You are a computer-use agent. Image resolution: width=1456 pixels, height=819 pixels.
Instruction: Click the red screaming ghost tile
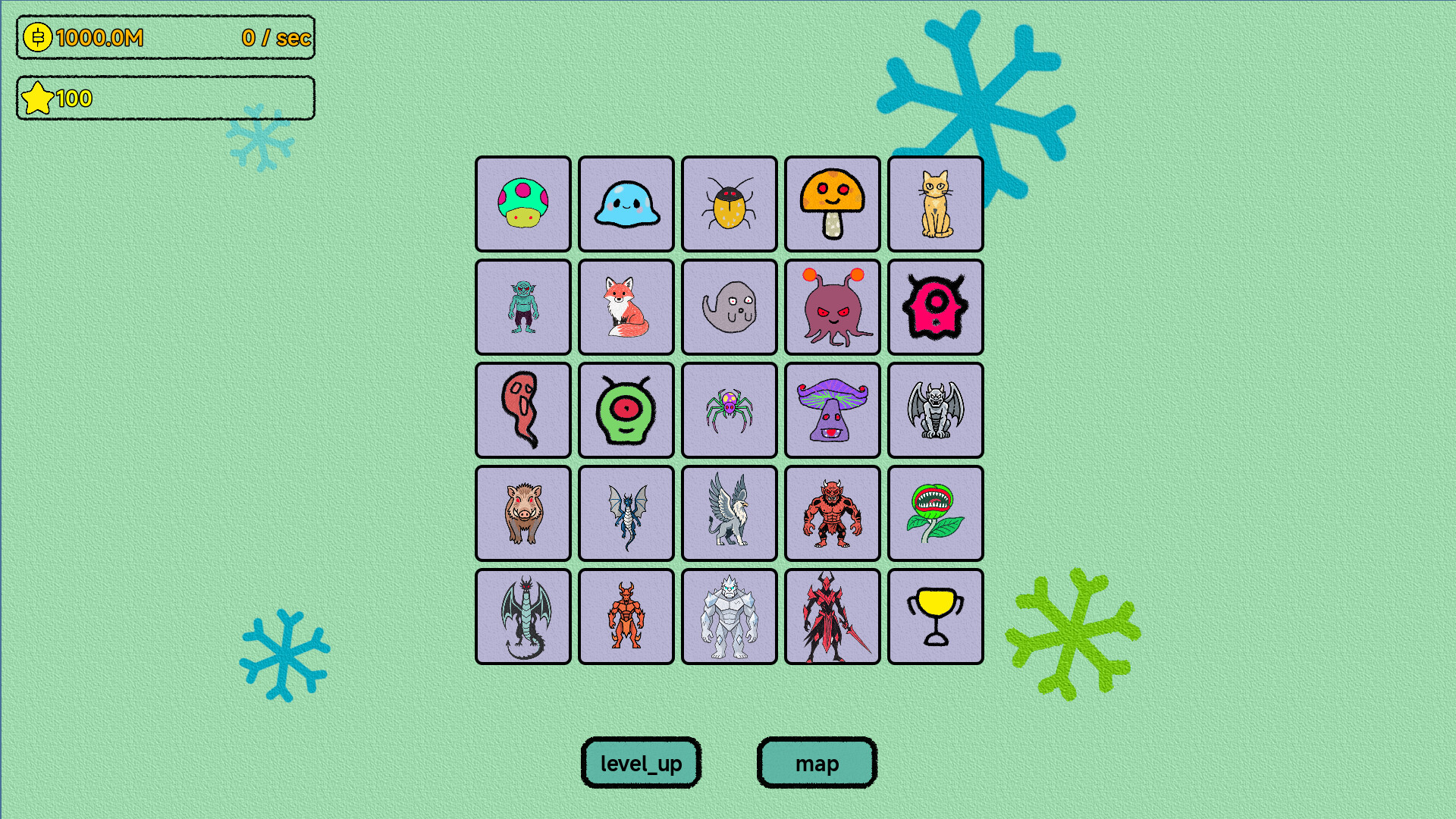pyautogui.click(x=523, y=410)
